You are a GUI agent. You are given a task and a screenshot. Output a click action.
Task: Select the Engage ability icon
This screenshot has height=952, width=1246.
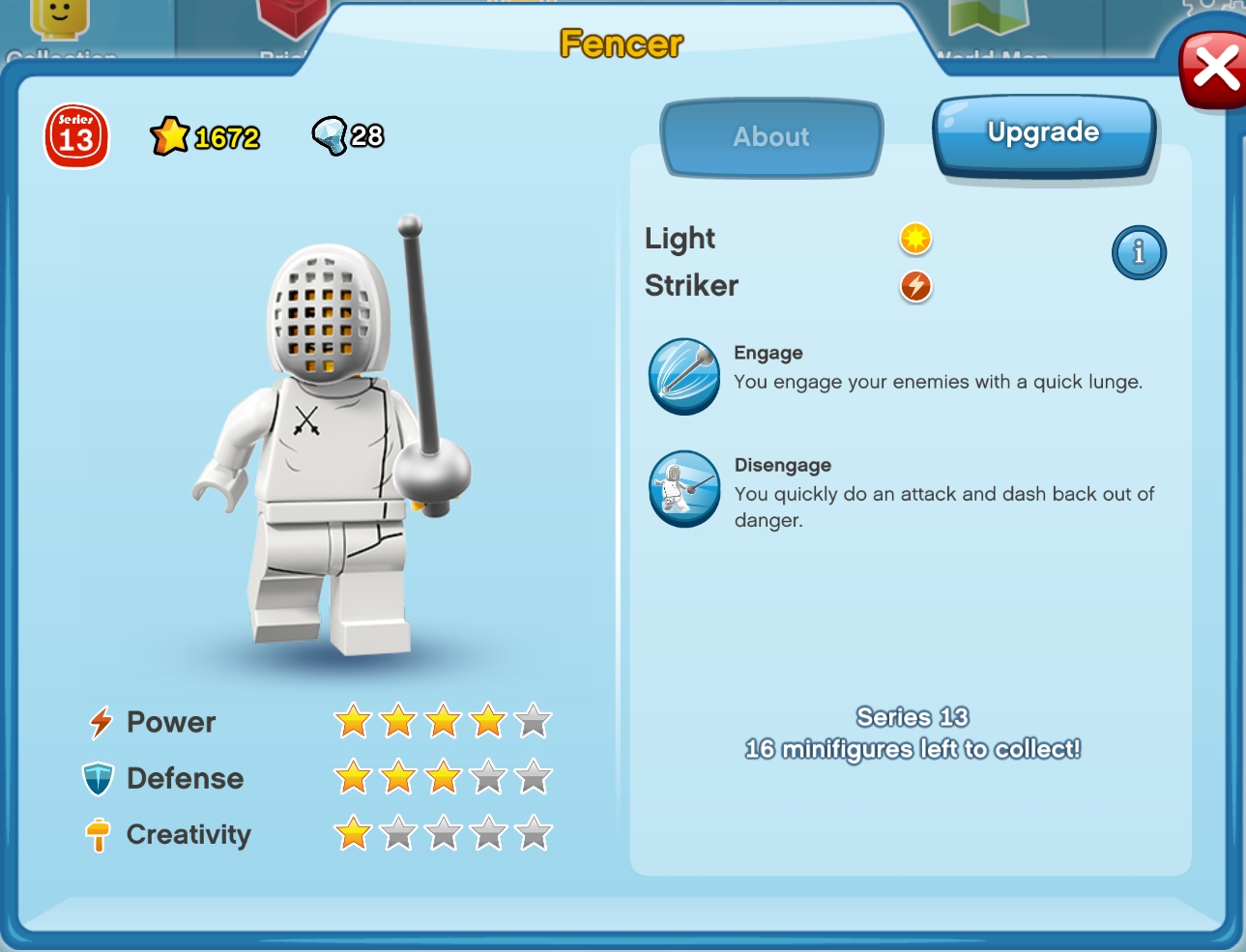[683, 377]
